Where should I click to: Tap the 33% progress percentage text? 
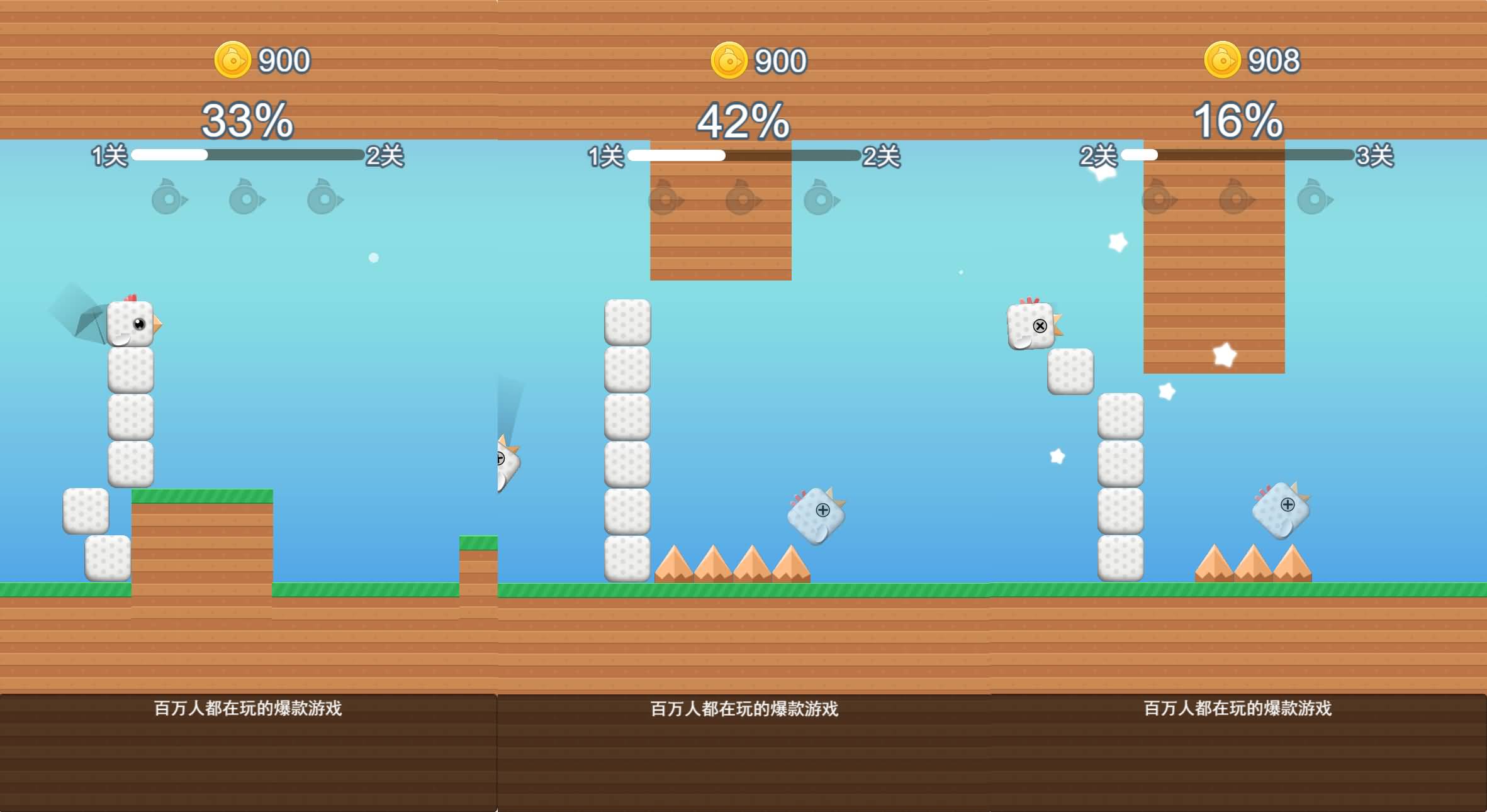(x=247, y=121)
